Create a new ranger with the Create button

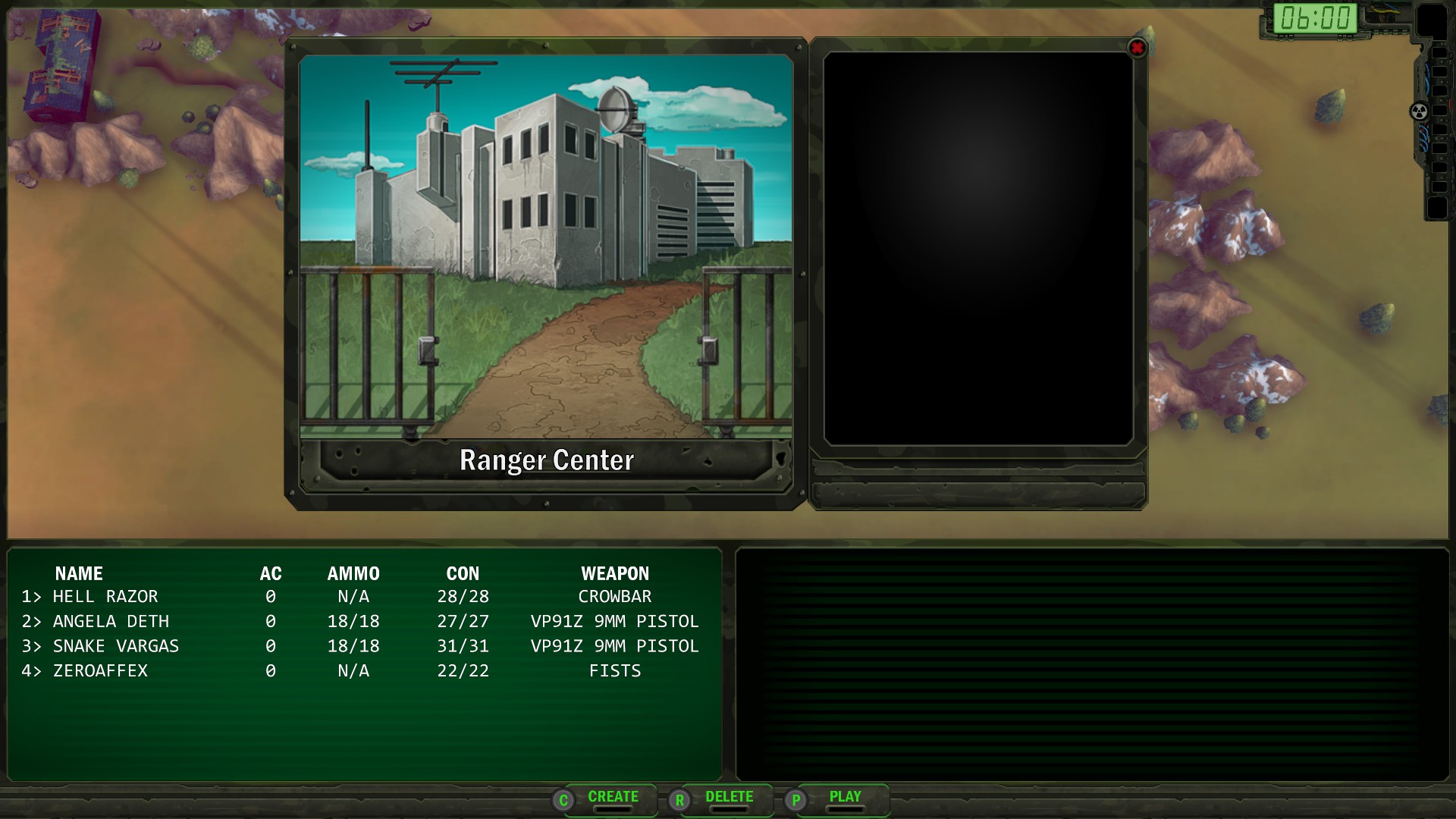(612, 798)
